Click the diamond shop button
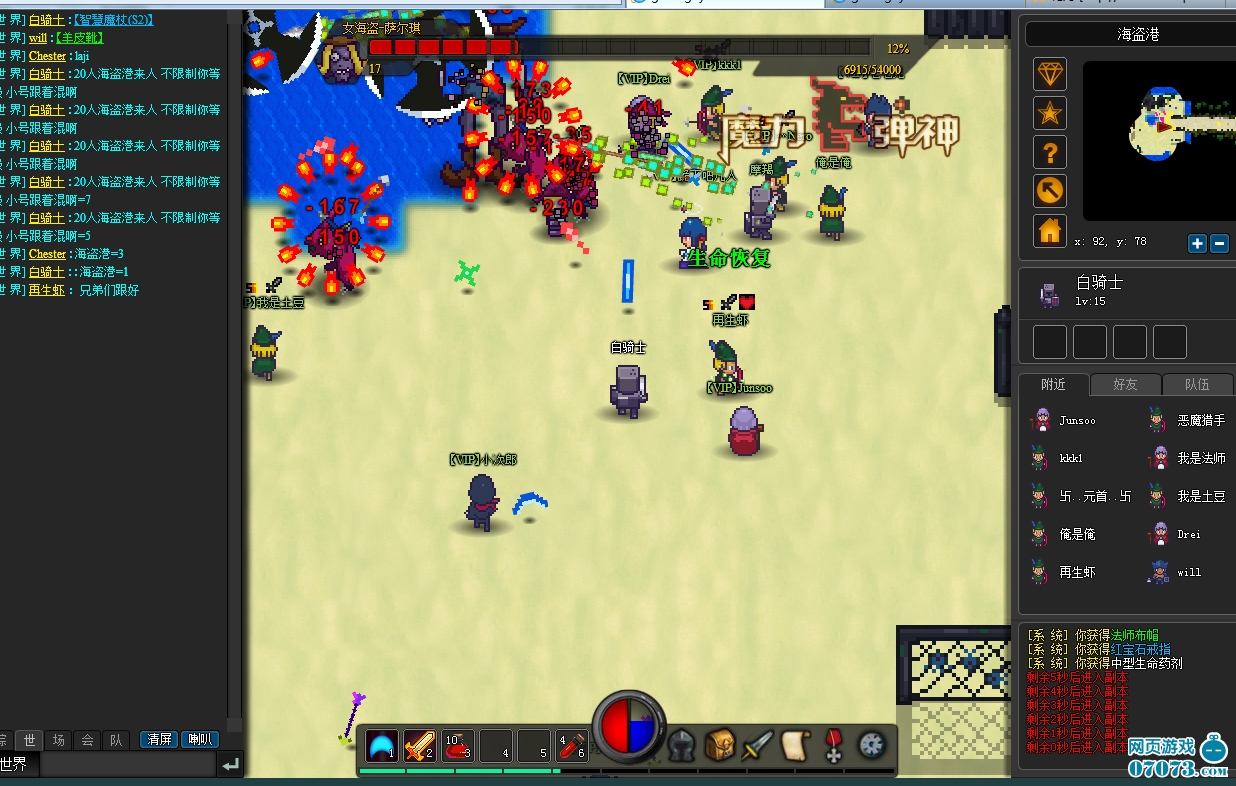 [x=1050, y=74]
